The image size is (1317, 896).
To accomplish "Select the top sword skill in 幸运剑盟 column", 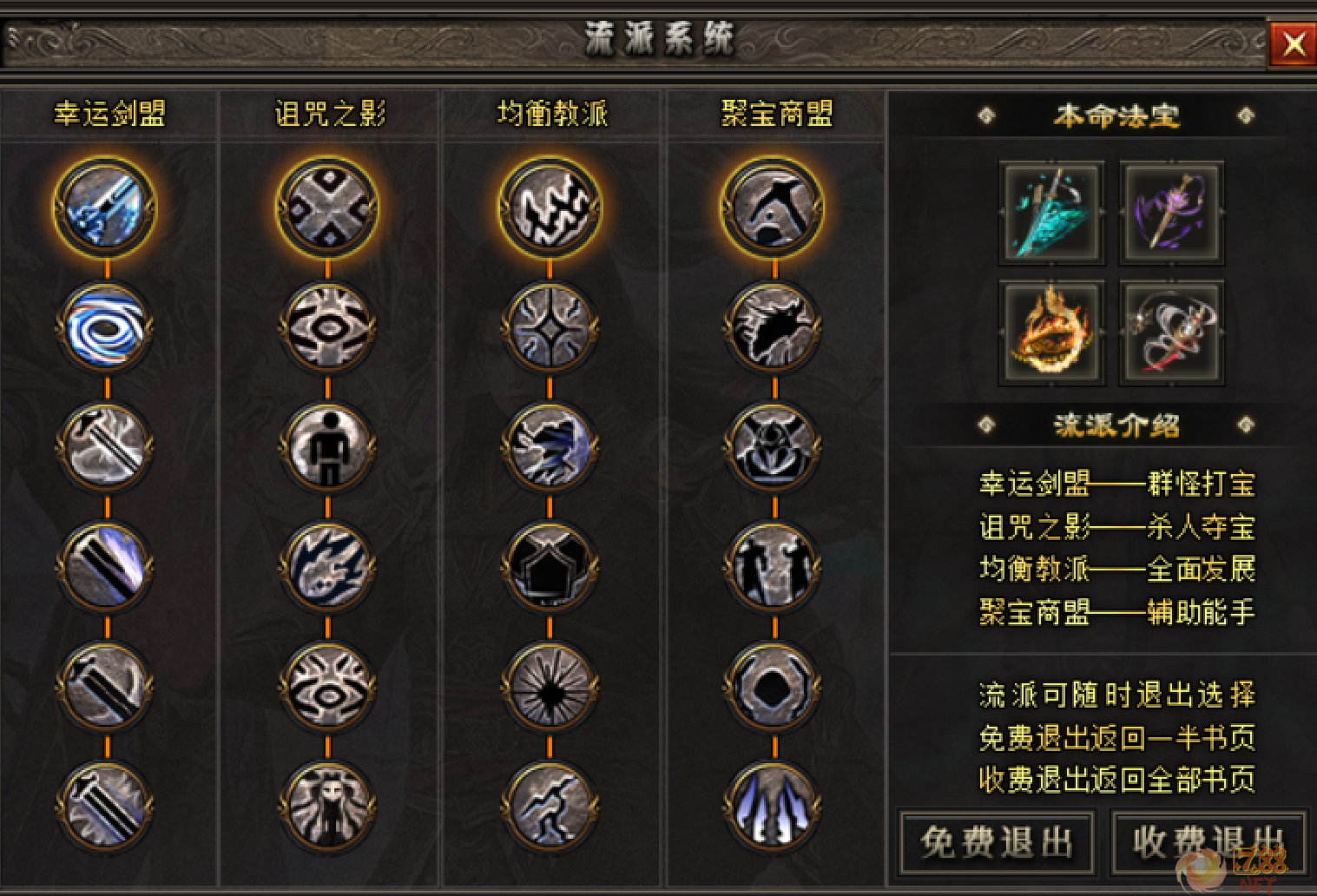I will coord(106,206).
